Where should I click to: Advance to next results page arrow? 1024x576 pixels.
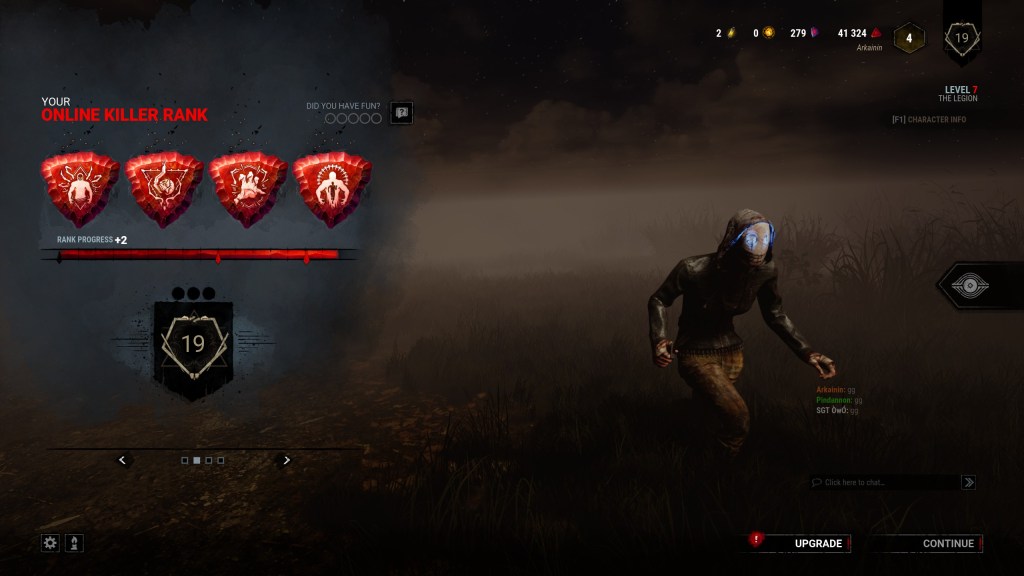tap(287, 460)
